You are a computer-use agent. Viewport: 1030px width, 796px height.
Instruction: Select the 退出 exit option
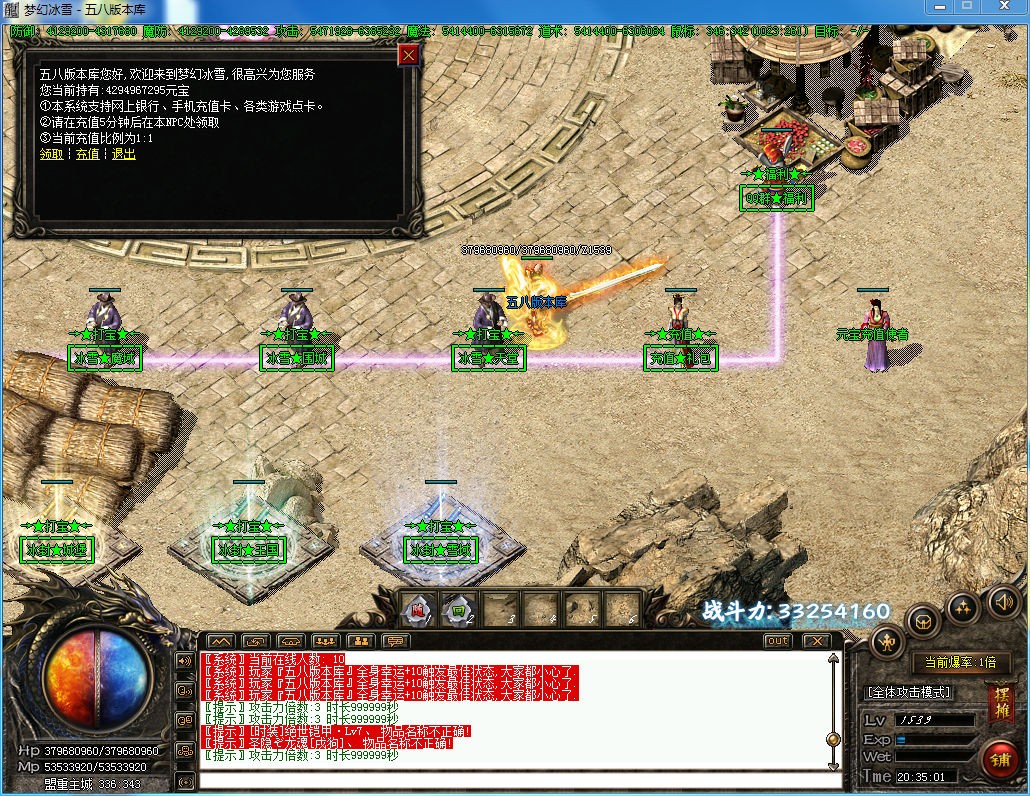click(x=123, y=154)
